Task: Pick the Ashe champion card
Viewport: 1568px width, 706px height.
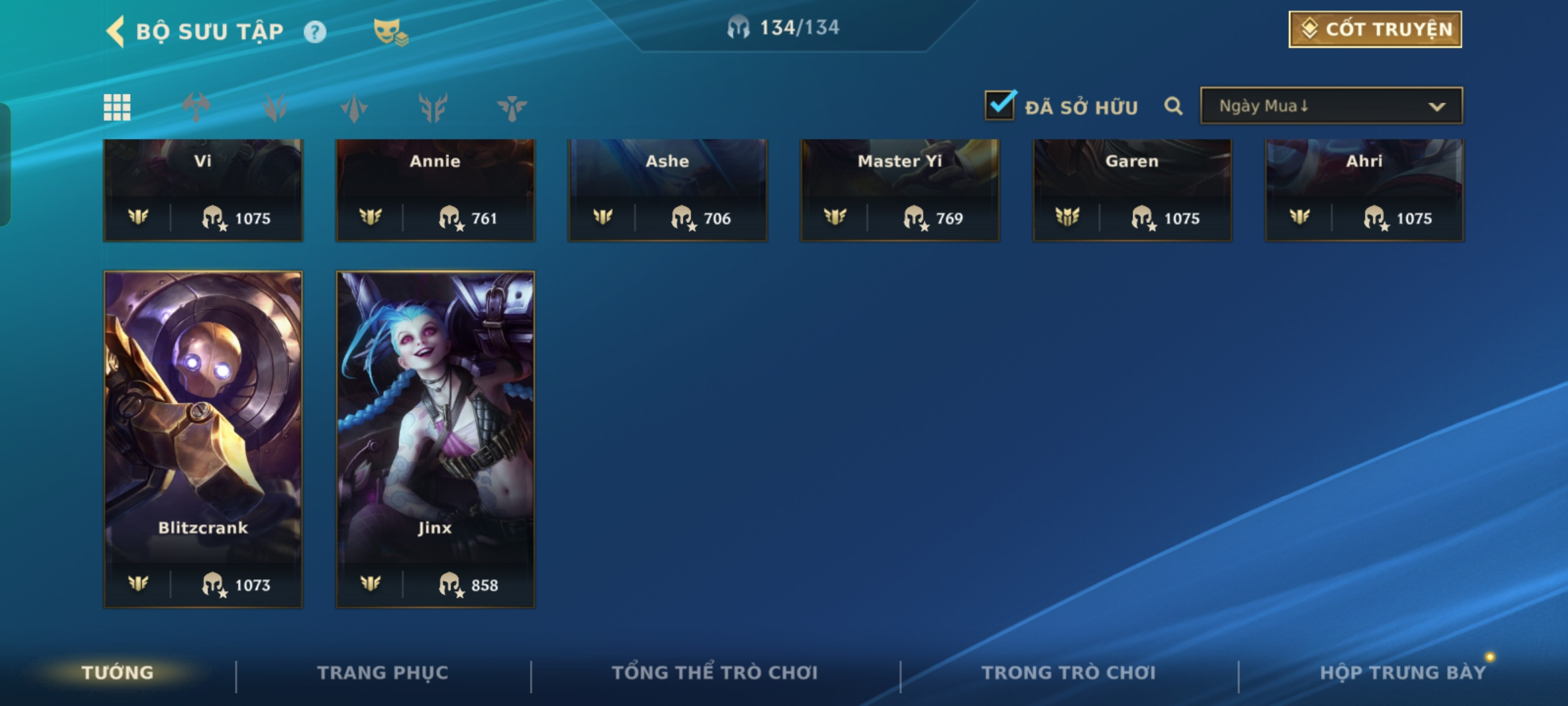Action: point(668,190)
